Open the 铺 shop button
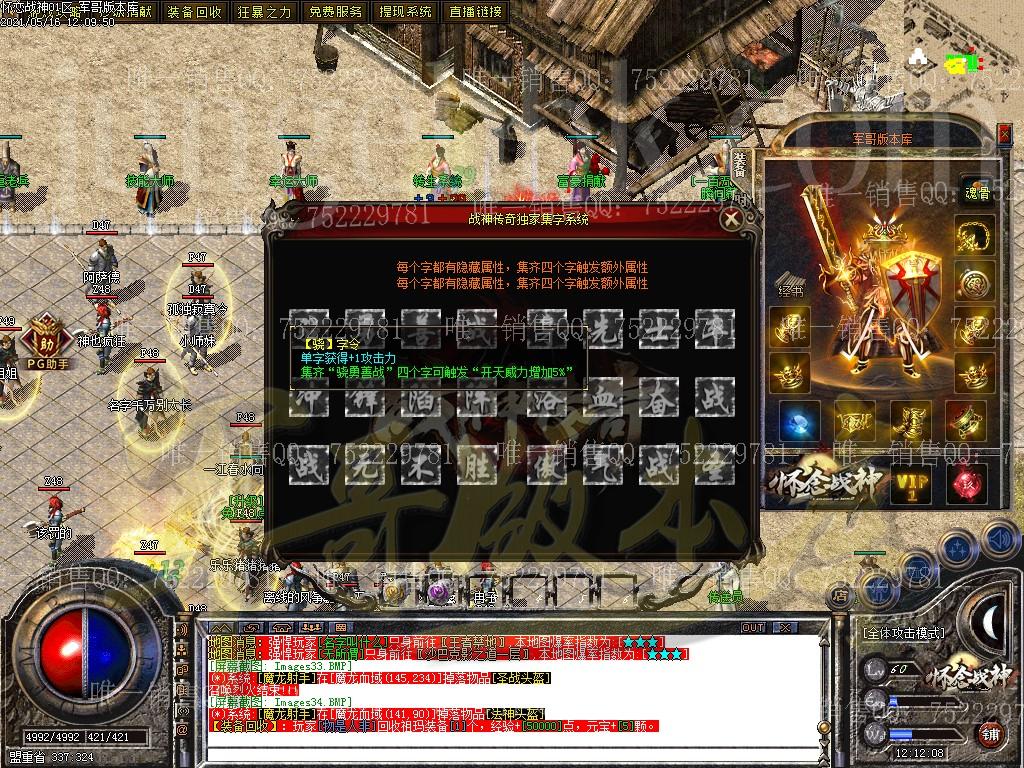The image size is (1024, 768). [x=990, y=735]
